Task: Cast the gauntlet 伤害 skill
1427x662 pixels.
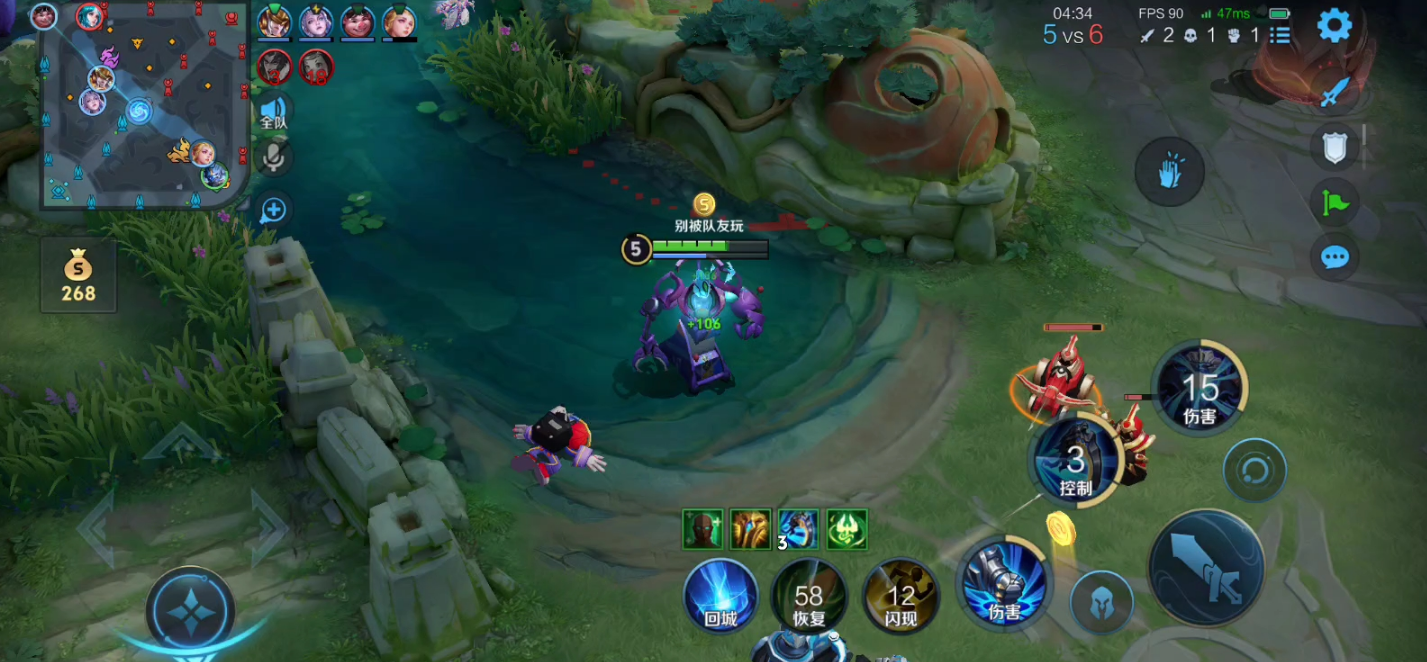Action: click(x=1004, y=583)
